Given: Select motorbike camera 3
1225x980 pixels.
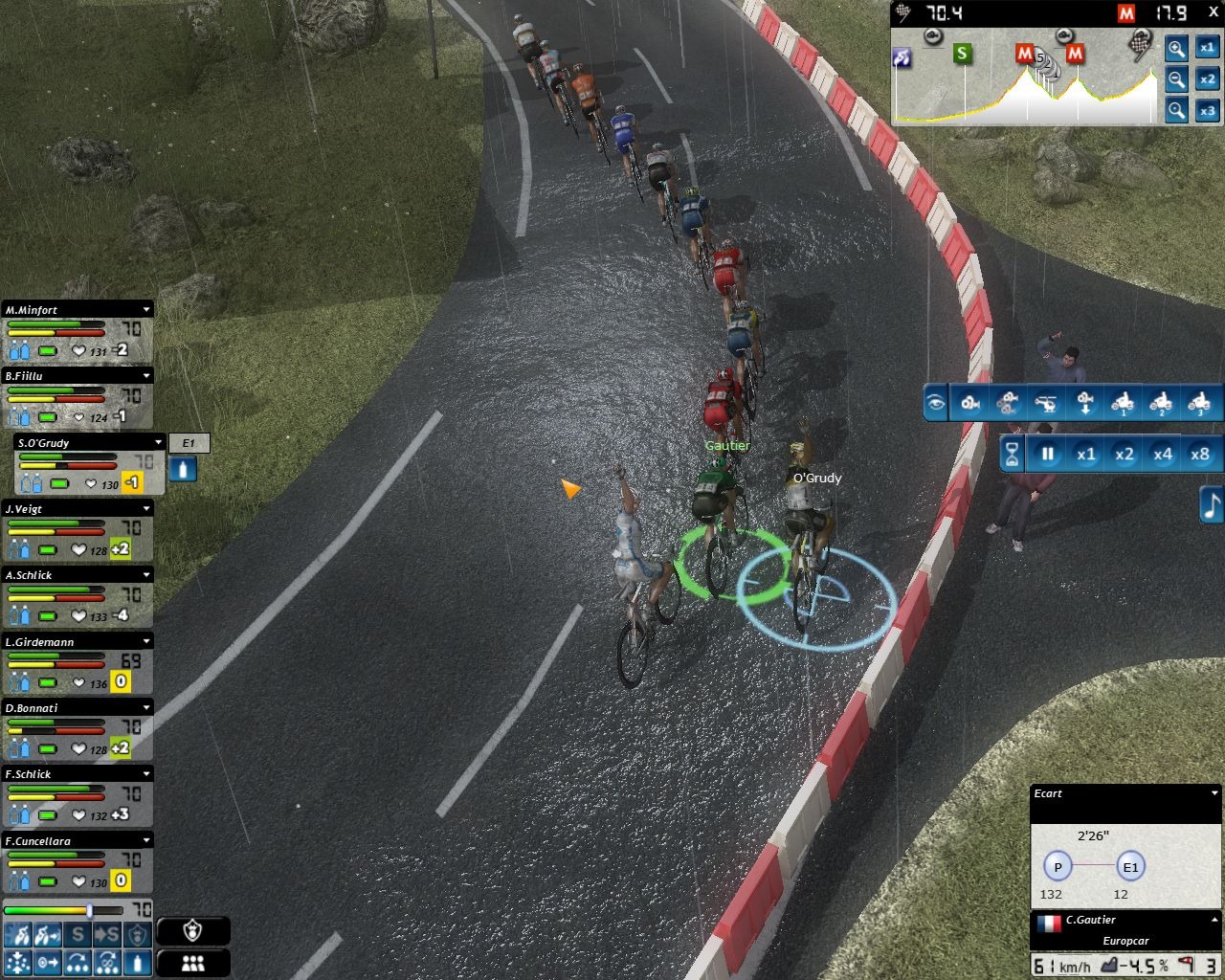Looking at the screenshot, I should (1198, 403).
